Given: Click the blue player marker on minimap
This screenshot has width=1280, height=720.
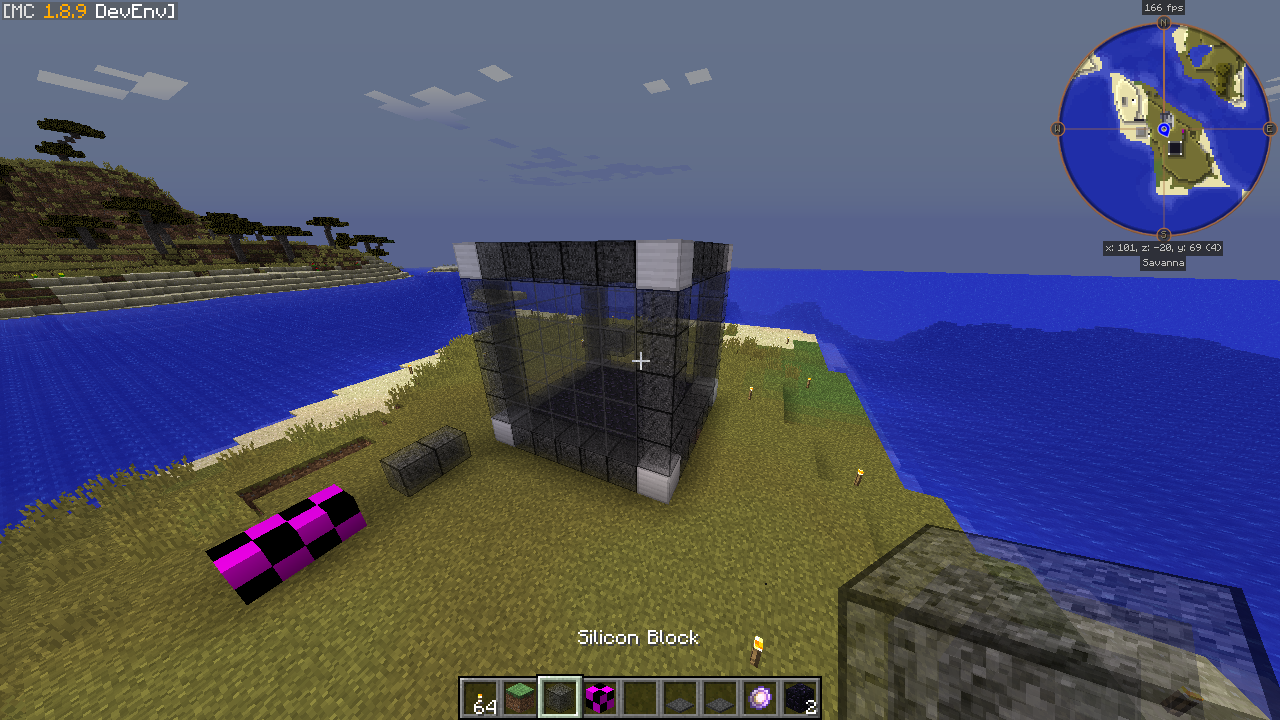Looking at the screenshot, I should tap(1164, 129).
